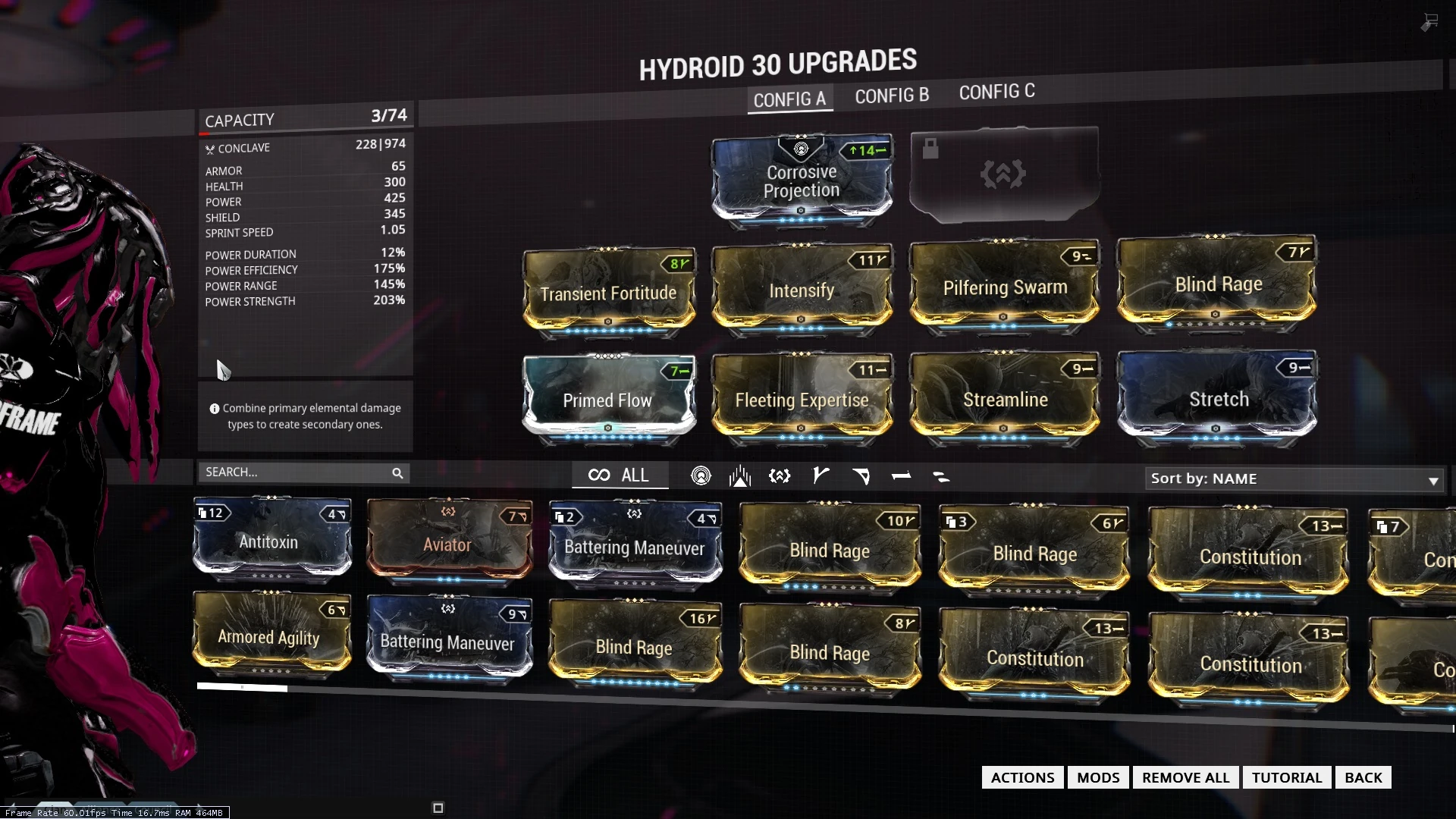Click the search magnifier icon in search bar
Image resolution: width=1456 pixels, height=819 pixels.
(x=397, y=472)
